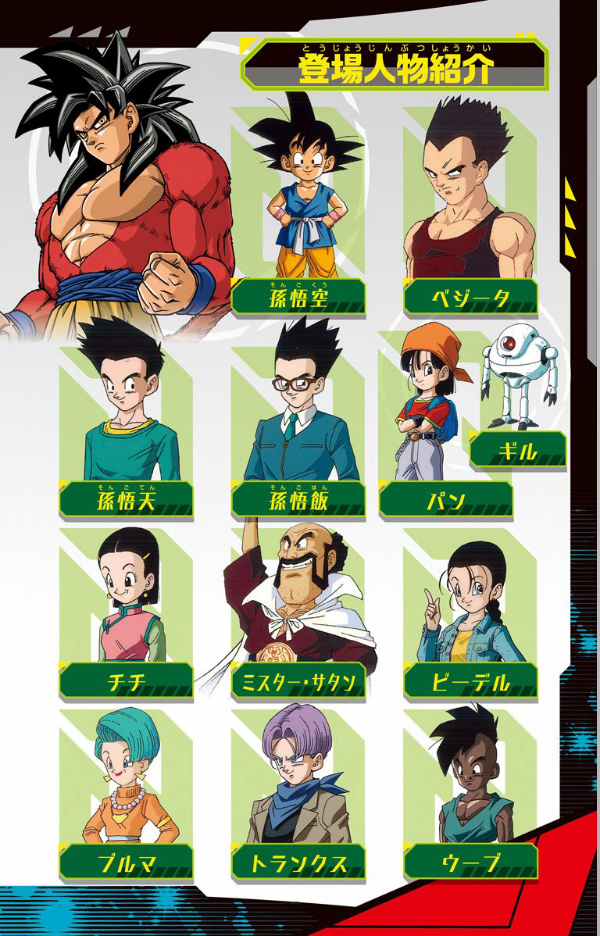Select the 孫悟飯 (Son Gohan) character tile
600x936 pixels.
point(298,415)
